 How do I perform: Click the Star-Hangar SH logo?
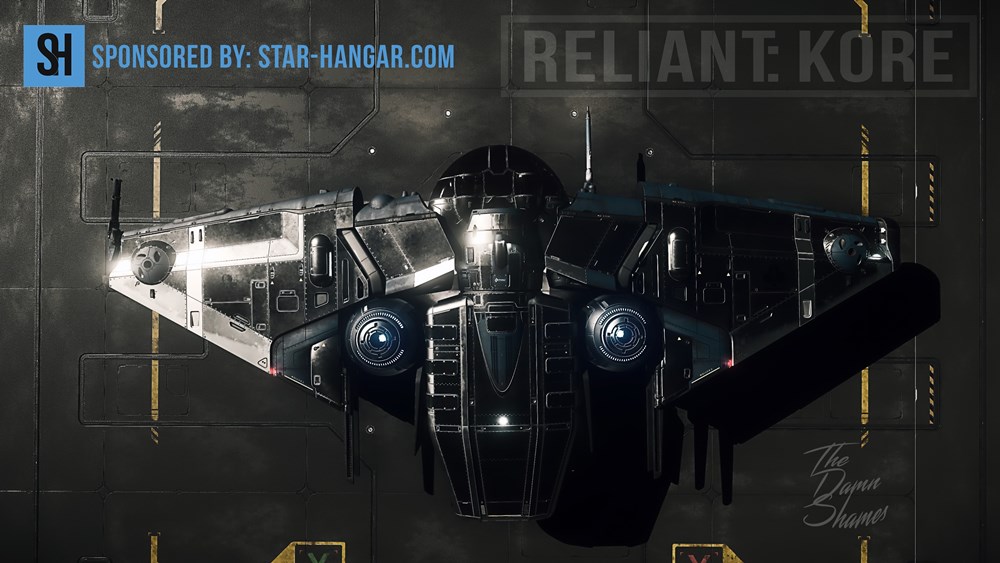coord(54,56)
